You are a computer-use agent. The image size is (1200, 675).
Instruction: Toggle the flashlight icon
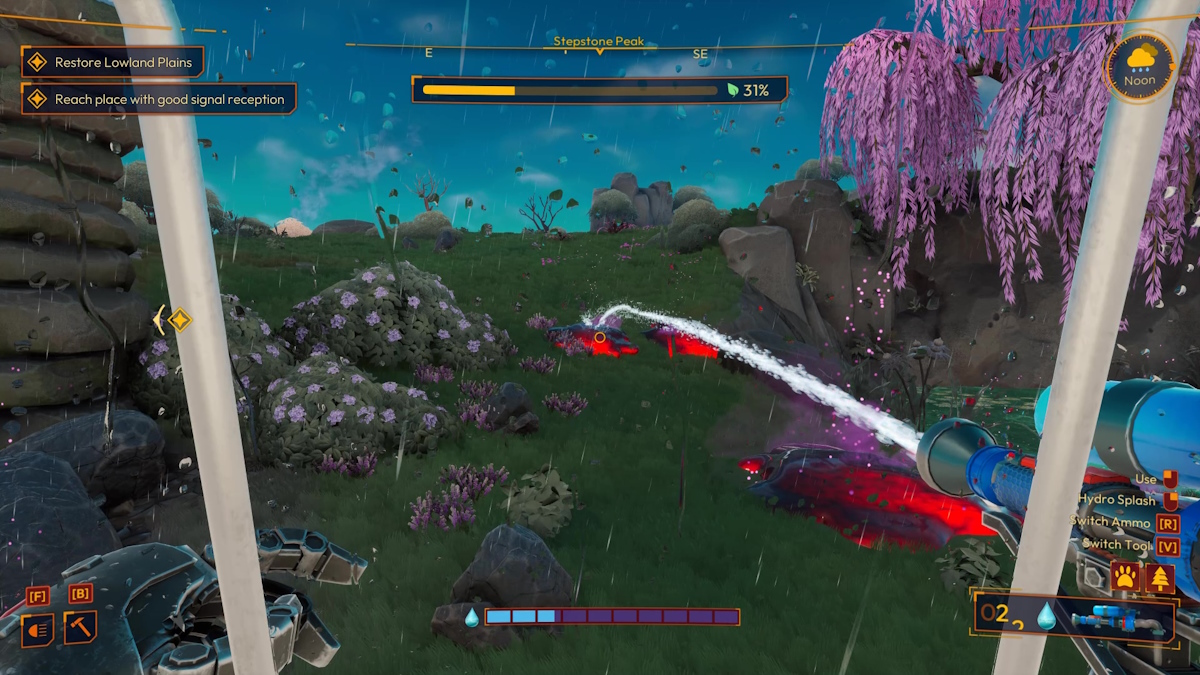pos(38,629)
